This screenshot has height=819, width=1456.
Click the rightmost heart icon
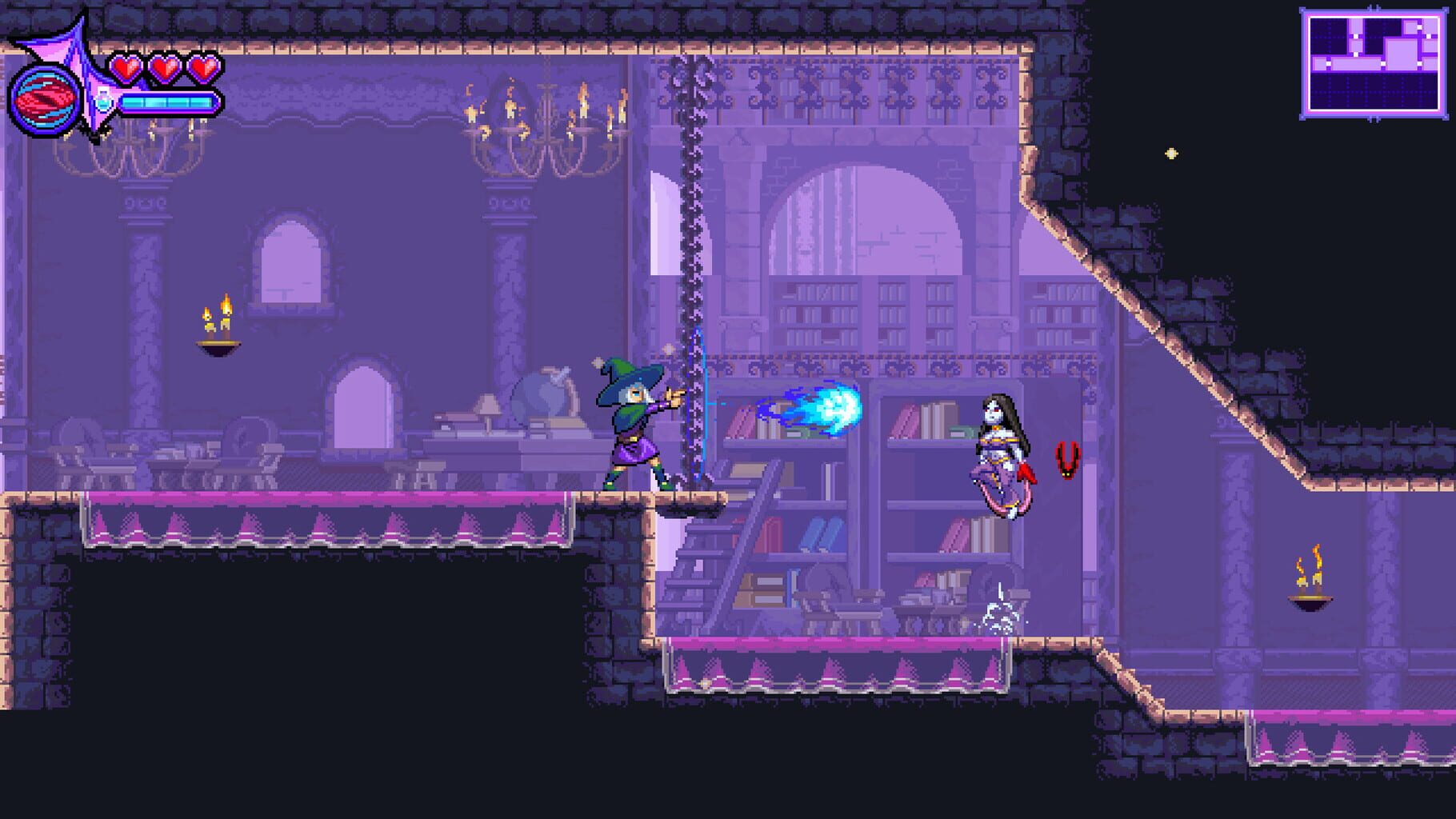tap(203, 69)
